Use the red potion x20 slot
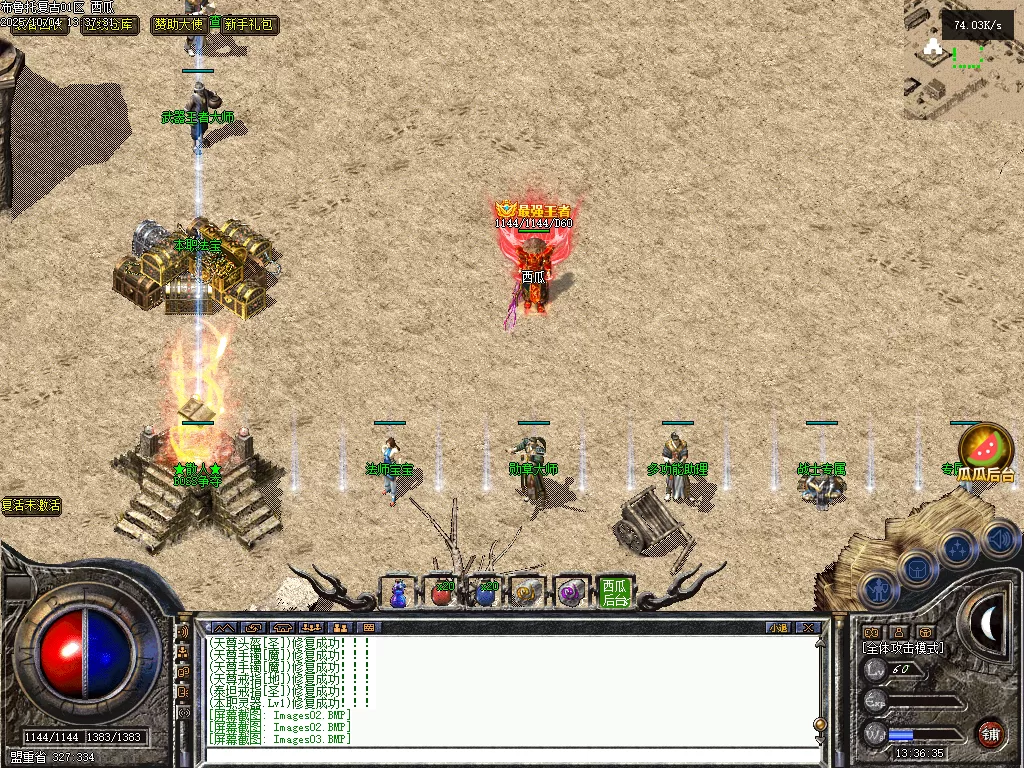1024x768 pixels. tap(441, 593)
